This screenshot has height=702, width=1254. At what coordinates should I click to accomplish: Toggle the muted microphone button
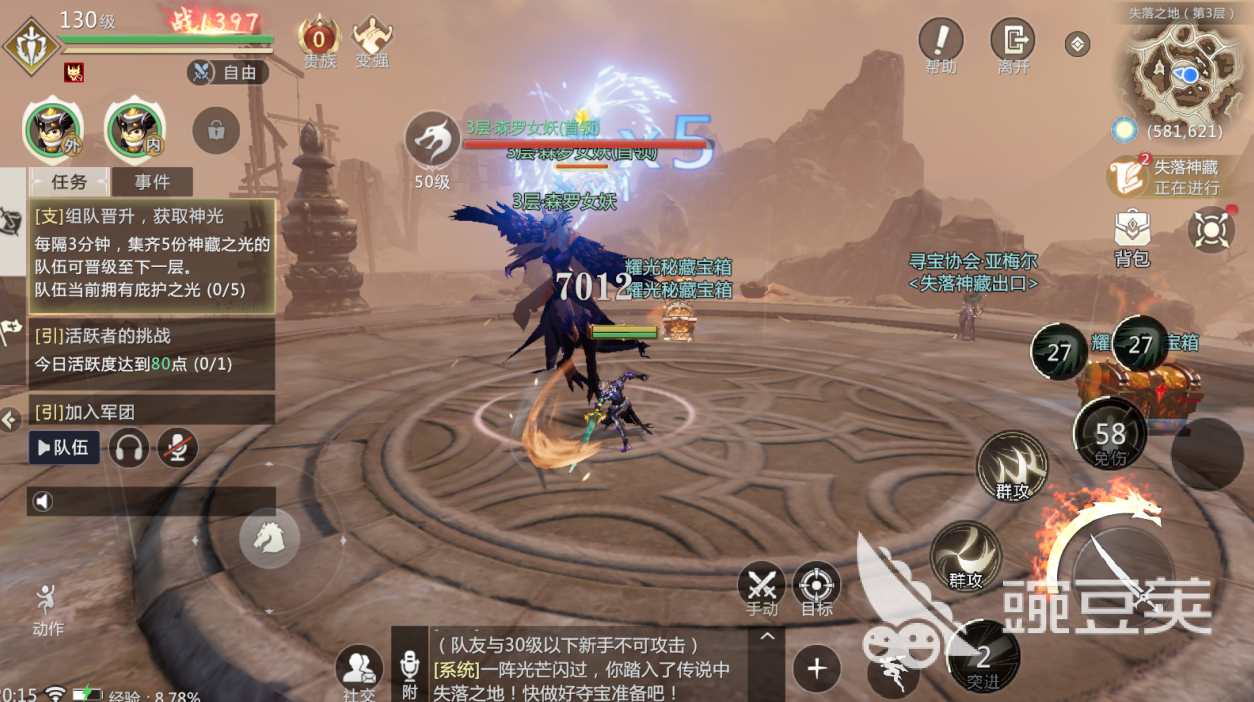pos(177,447)
